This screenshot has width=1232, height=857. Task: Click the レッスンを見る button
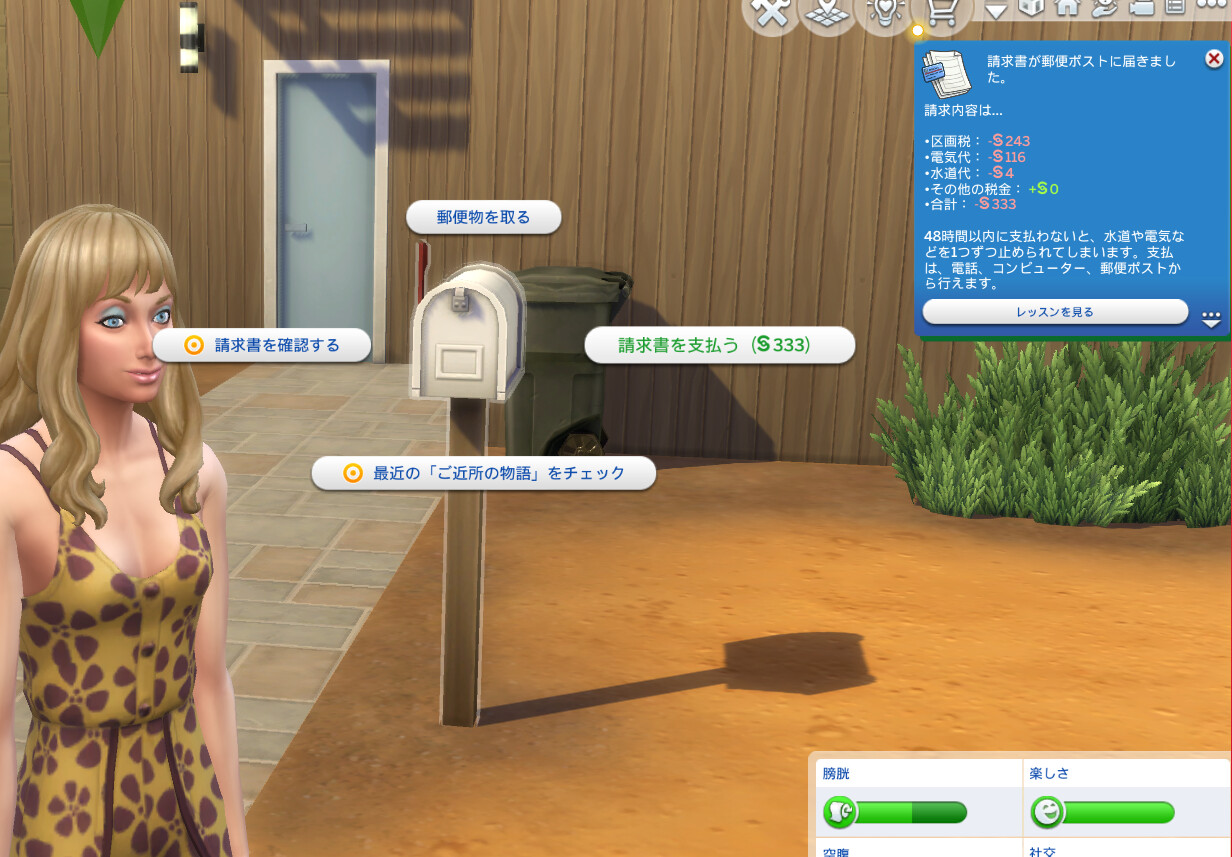pos(1055,312)
